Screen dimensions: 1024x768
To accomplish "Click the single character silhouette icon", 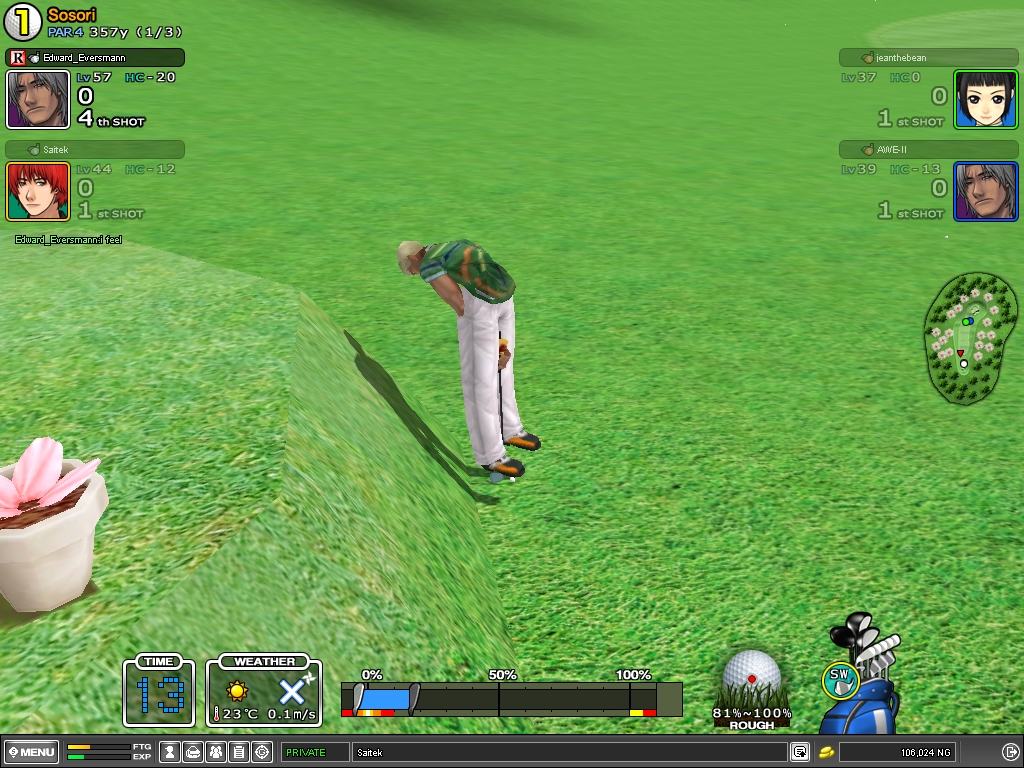I will [x=170, y=752].
